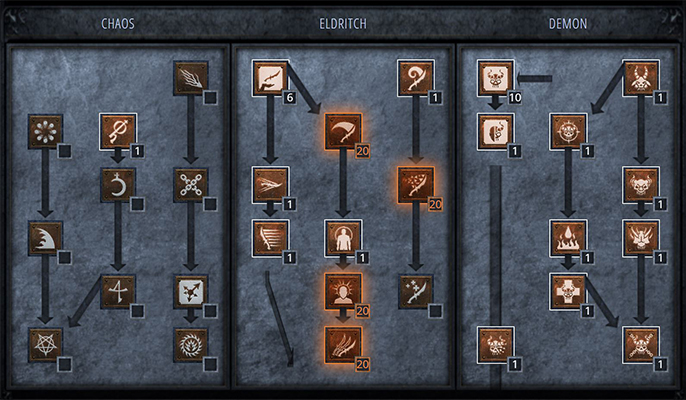Image resolution: width=686 pixels, height=400 pixels.
Task: Select the Demon skill at level 10
Action: 495,77
